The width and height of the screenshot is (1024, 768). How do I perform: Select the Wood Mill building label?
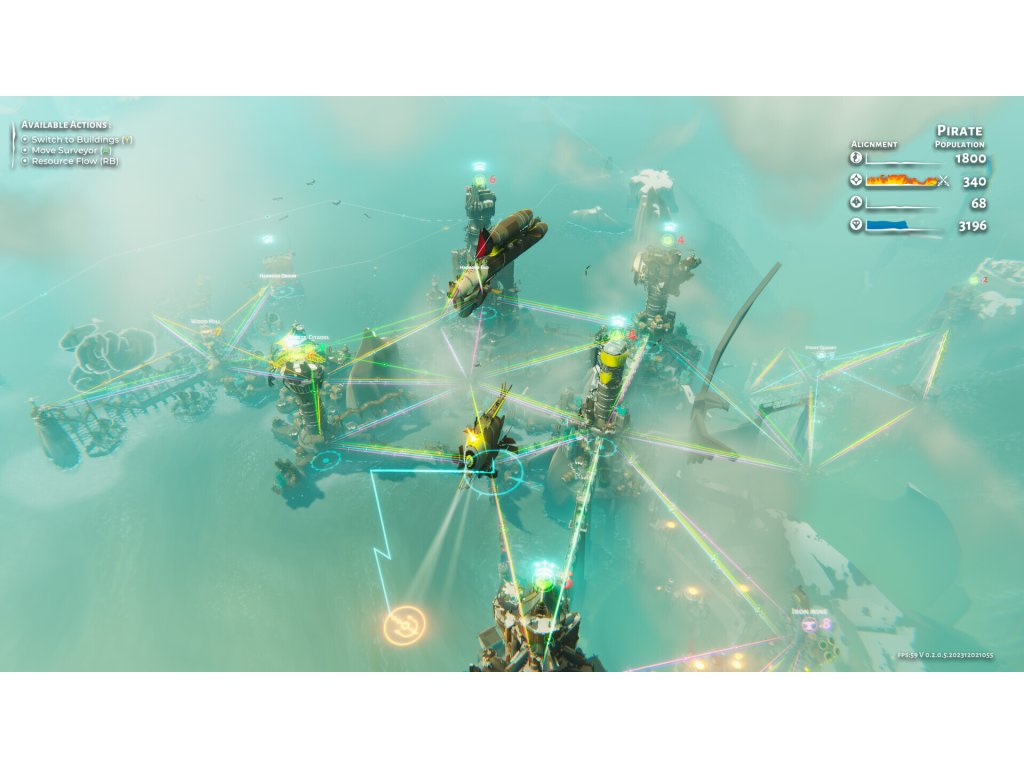click(205, 322)
